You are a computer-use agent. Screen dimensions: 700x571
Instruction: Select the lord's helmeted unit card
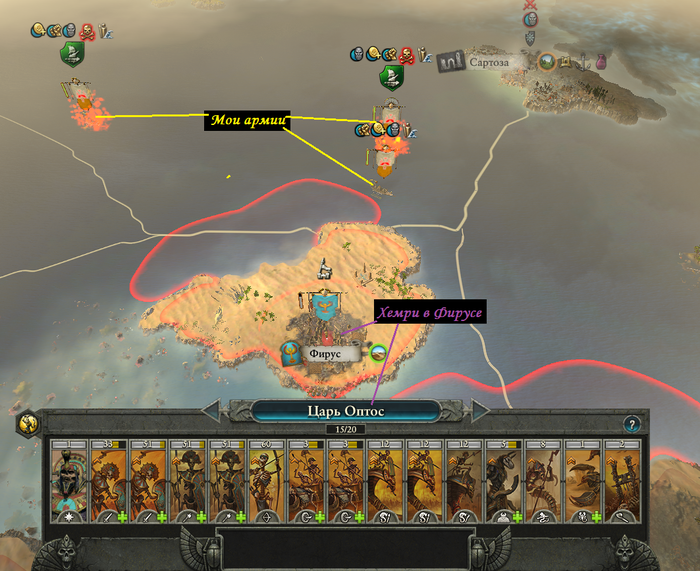[x=69, y=478]
